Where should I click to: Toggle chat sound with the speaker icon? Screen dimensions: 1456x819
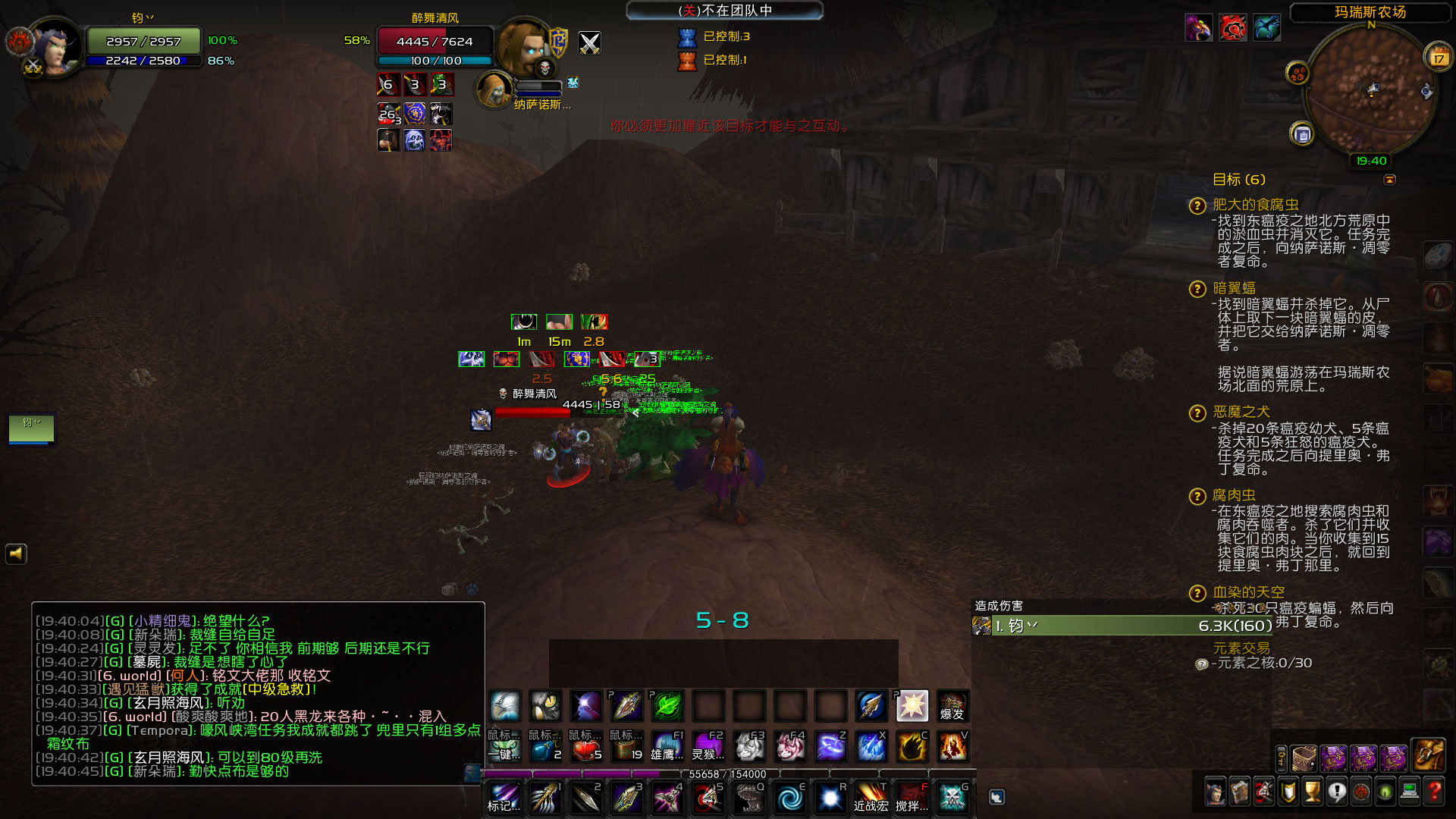tap(15, 554)
